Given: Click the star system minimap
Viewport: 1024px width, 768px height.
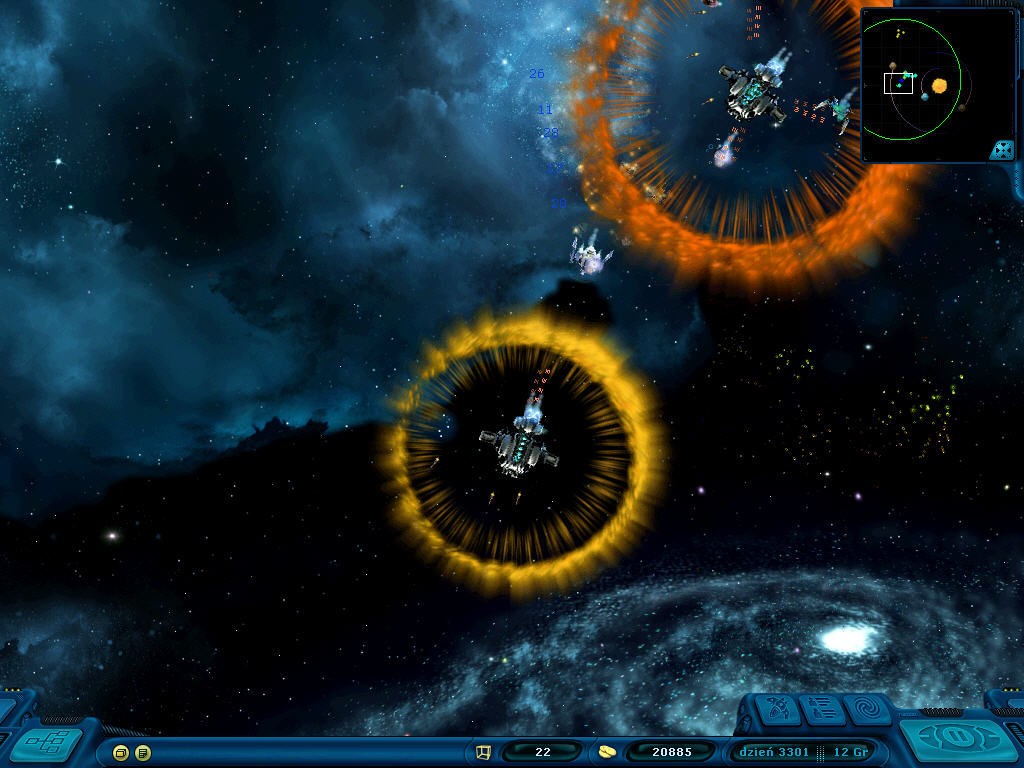Looking at the screenshot, I should [910, 84].
